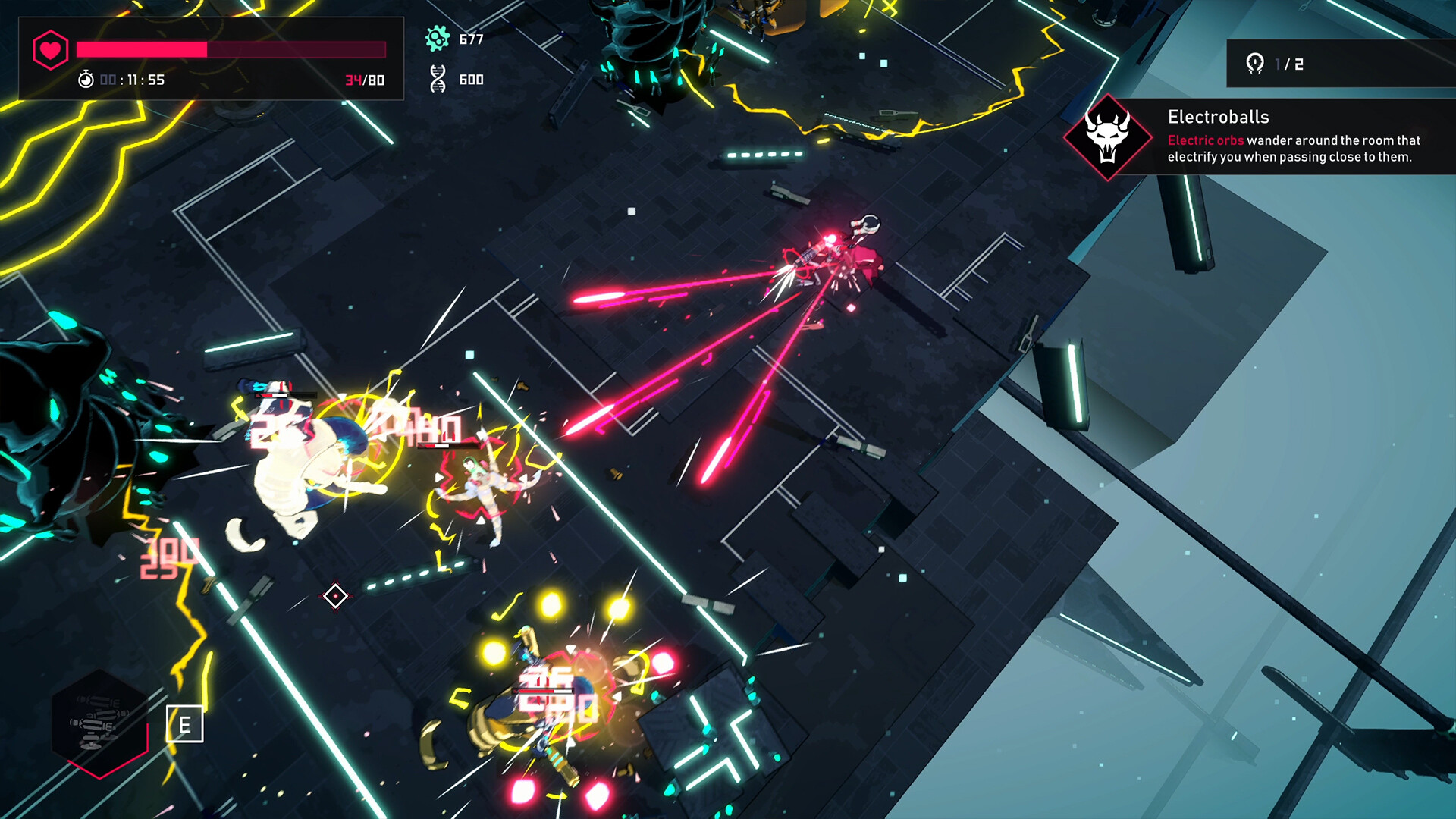The width and height of the screenshot is (1456, 819).
Task: Click the gear currency icon showing 677
Action: [x=437, y=38]
